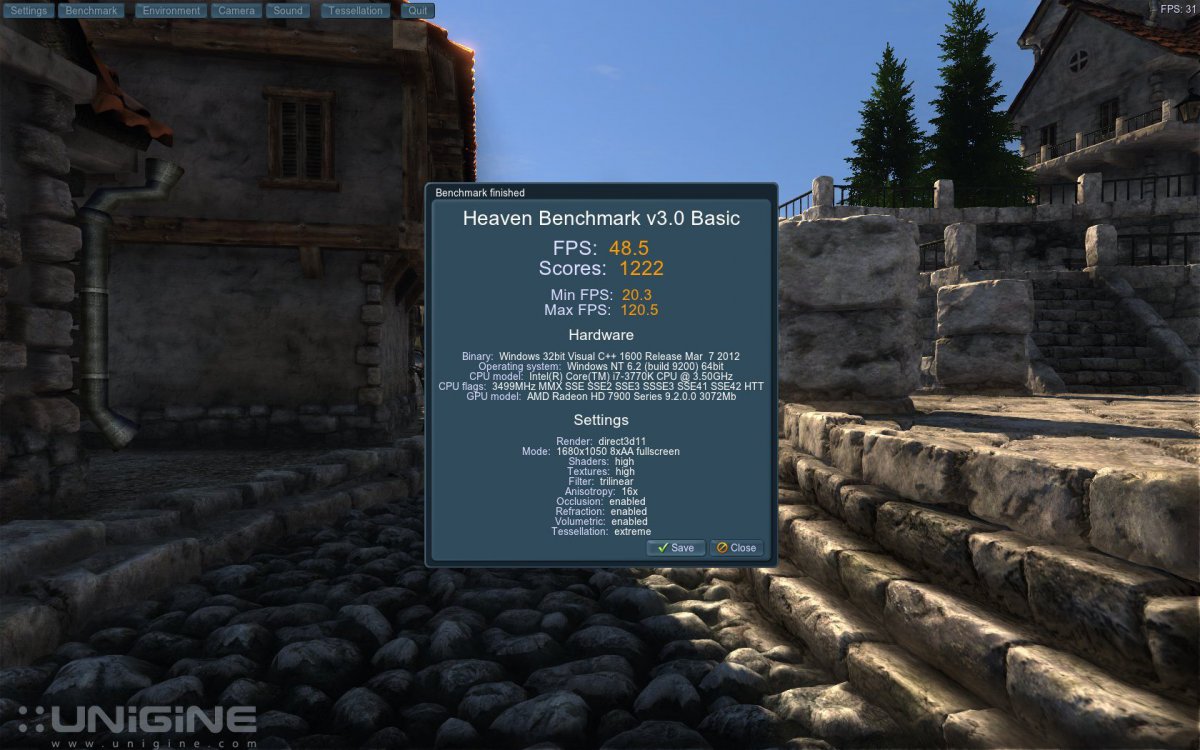The width and height of the screenshot is (1200, 750).
Task: Quit the Heaven Benchmark
Action: click(x=418, y=11)
